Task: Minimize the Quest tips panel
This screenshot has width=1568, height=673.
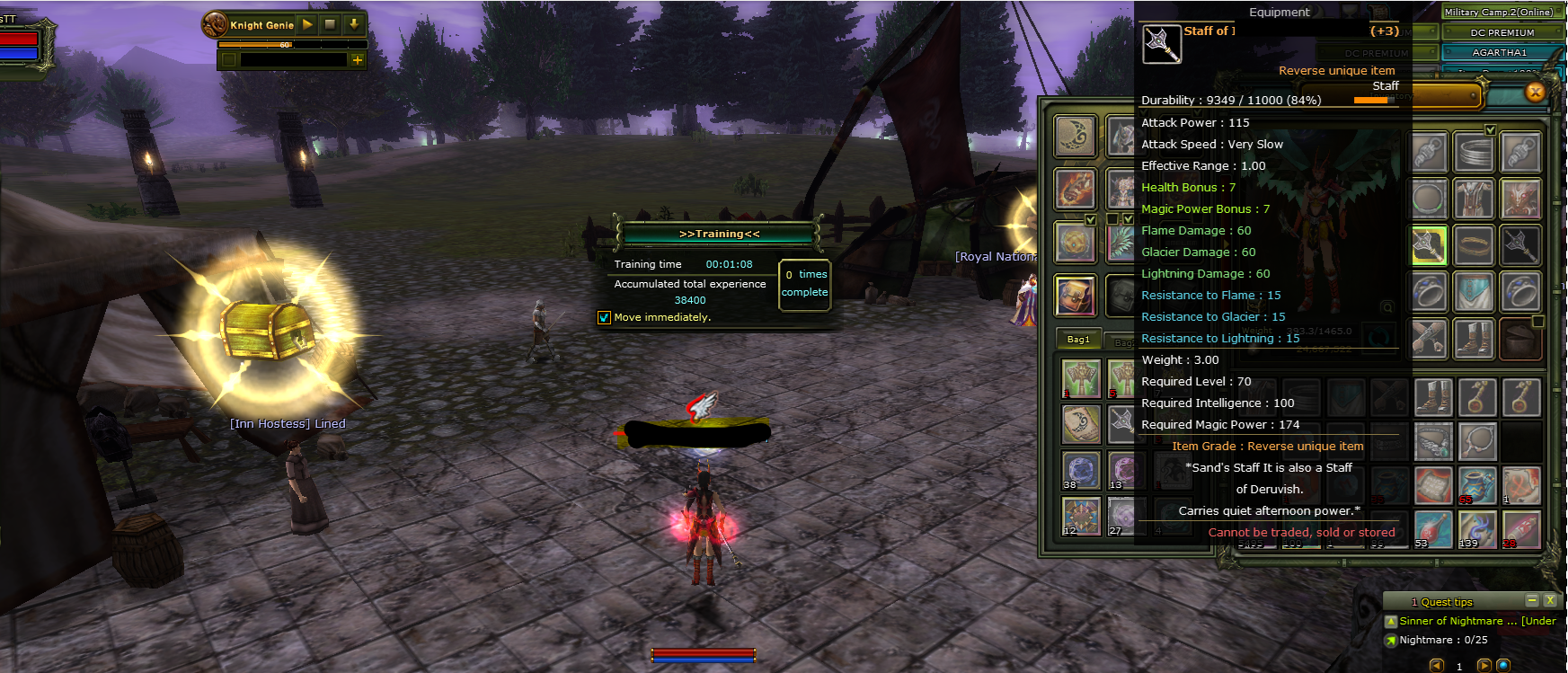Action: [1534, 600]
